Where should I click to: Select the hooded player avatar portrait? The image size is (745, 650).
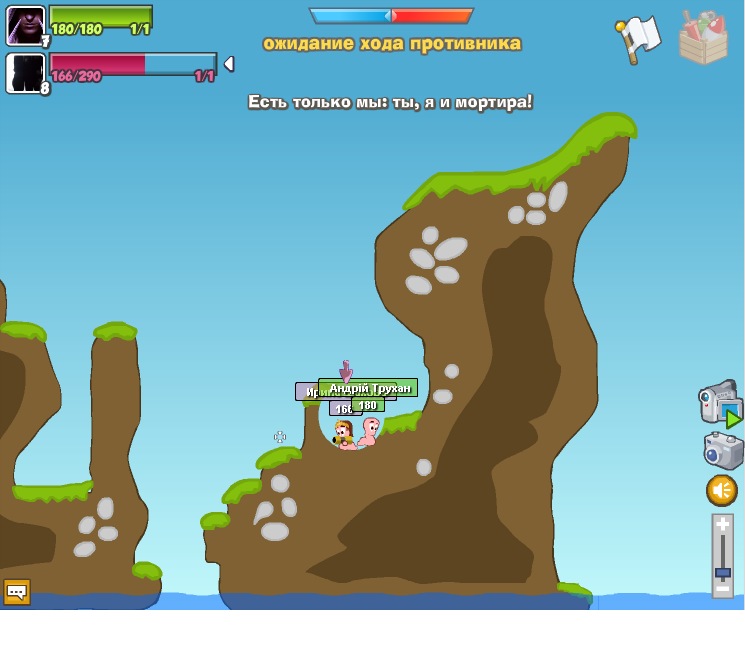tap(25, 25)
